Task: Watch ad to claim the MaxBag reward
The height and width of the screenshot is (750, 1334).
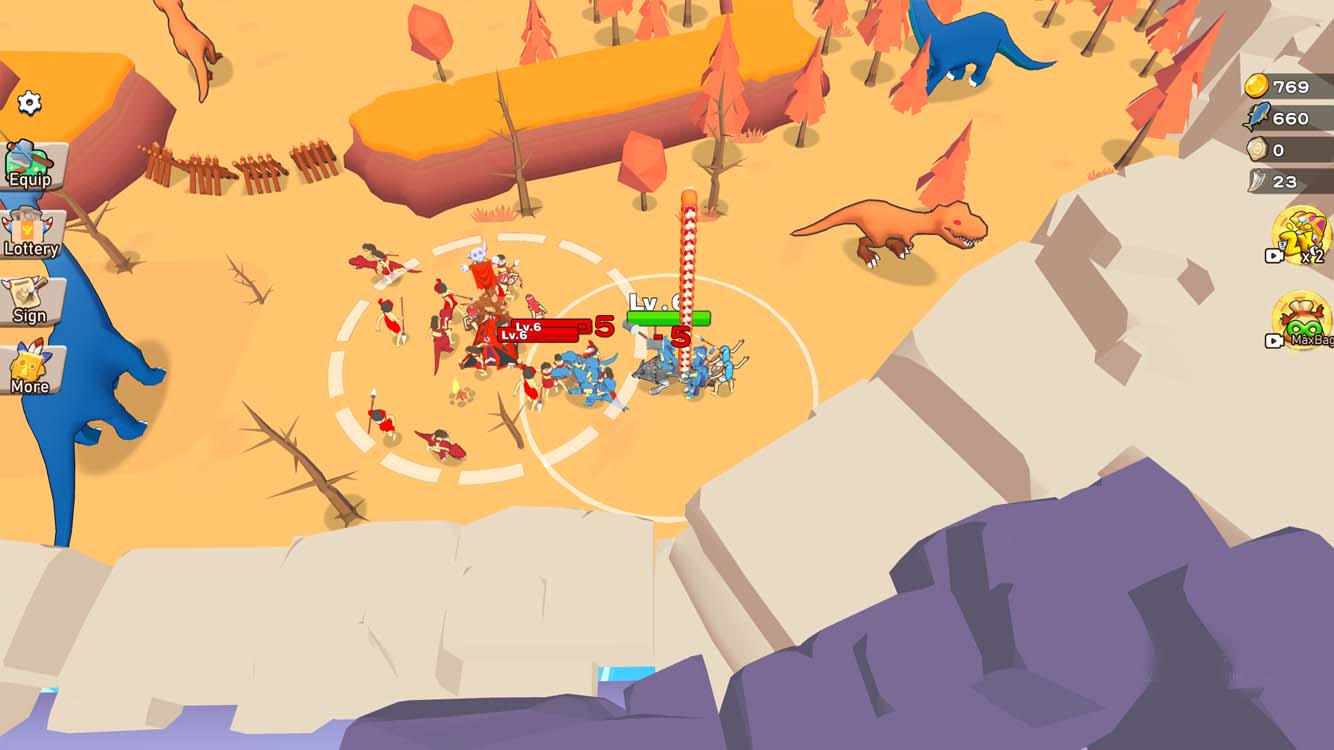Action: tap(1302, 320)
